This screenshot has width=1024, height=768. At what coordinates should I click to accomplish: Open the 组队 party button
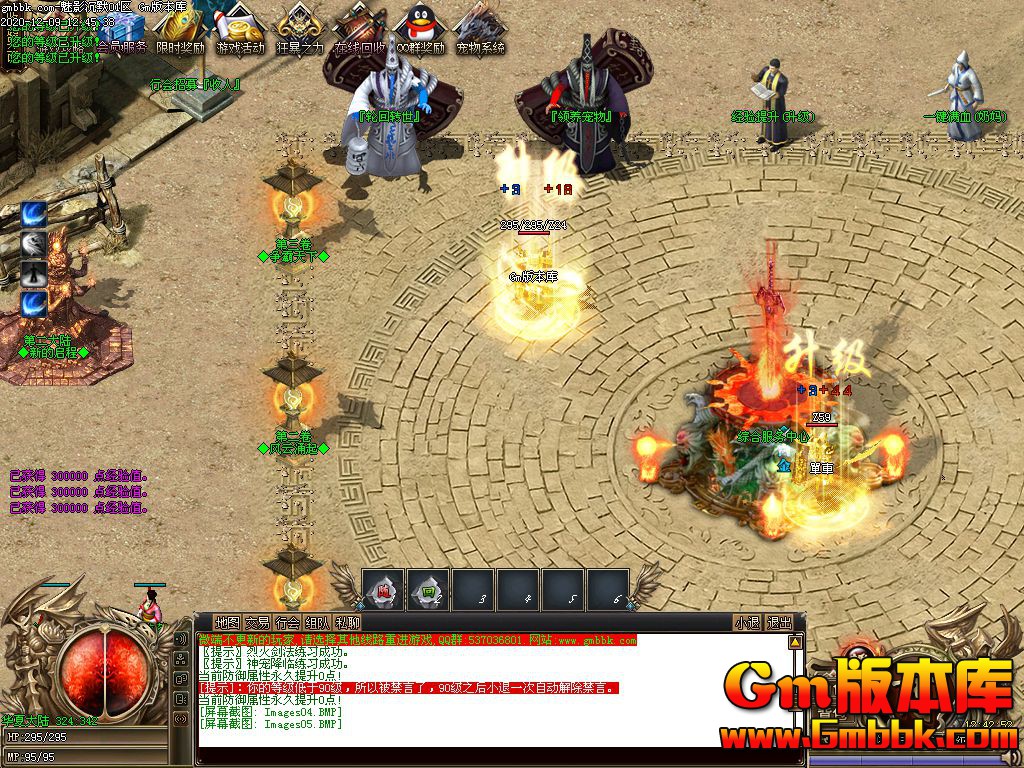(318, 622)
